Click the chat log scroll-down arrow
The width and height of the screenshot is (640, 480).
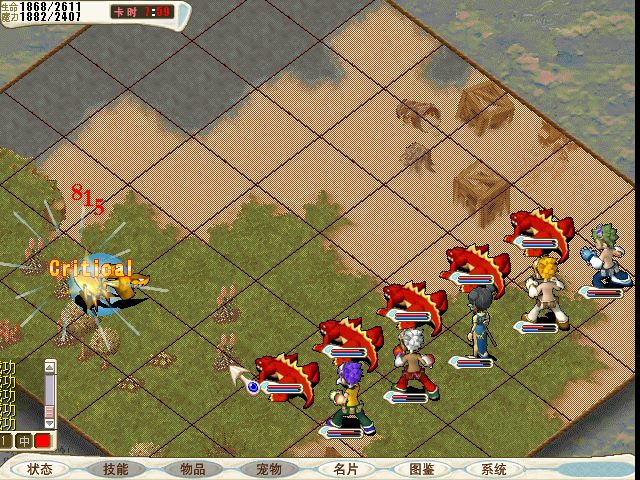tap(50, 424)
